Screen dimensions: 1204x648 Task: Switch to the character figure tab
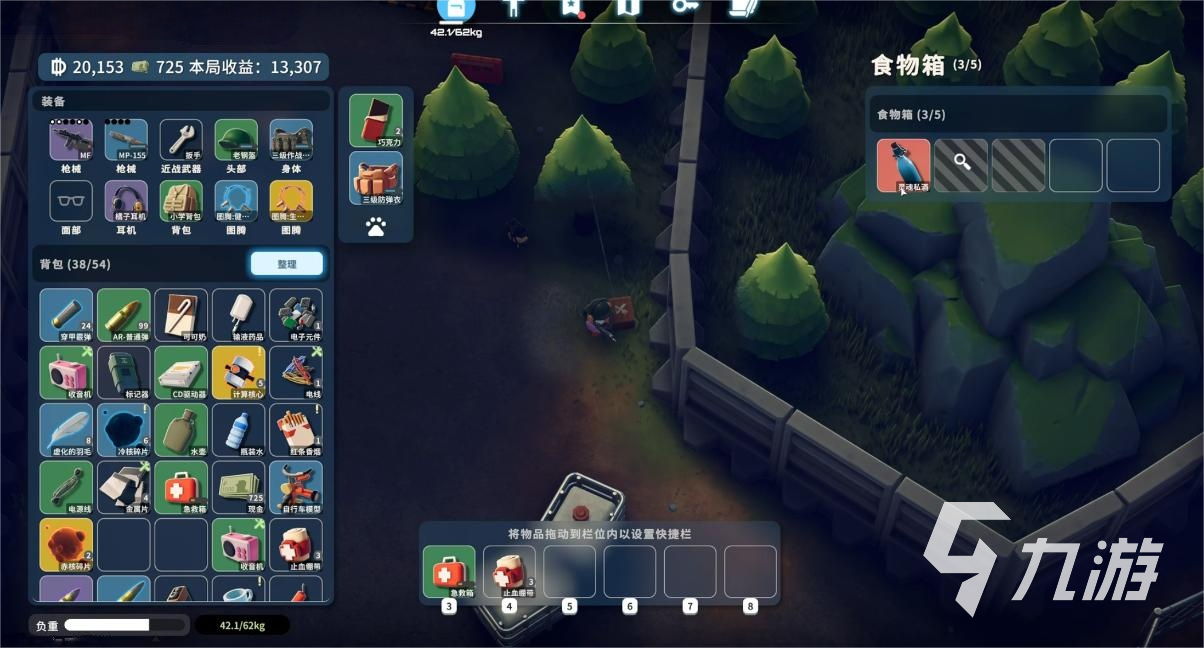click(x=514, y=8)
